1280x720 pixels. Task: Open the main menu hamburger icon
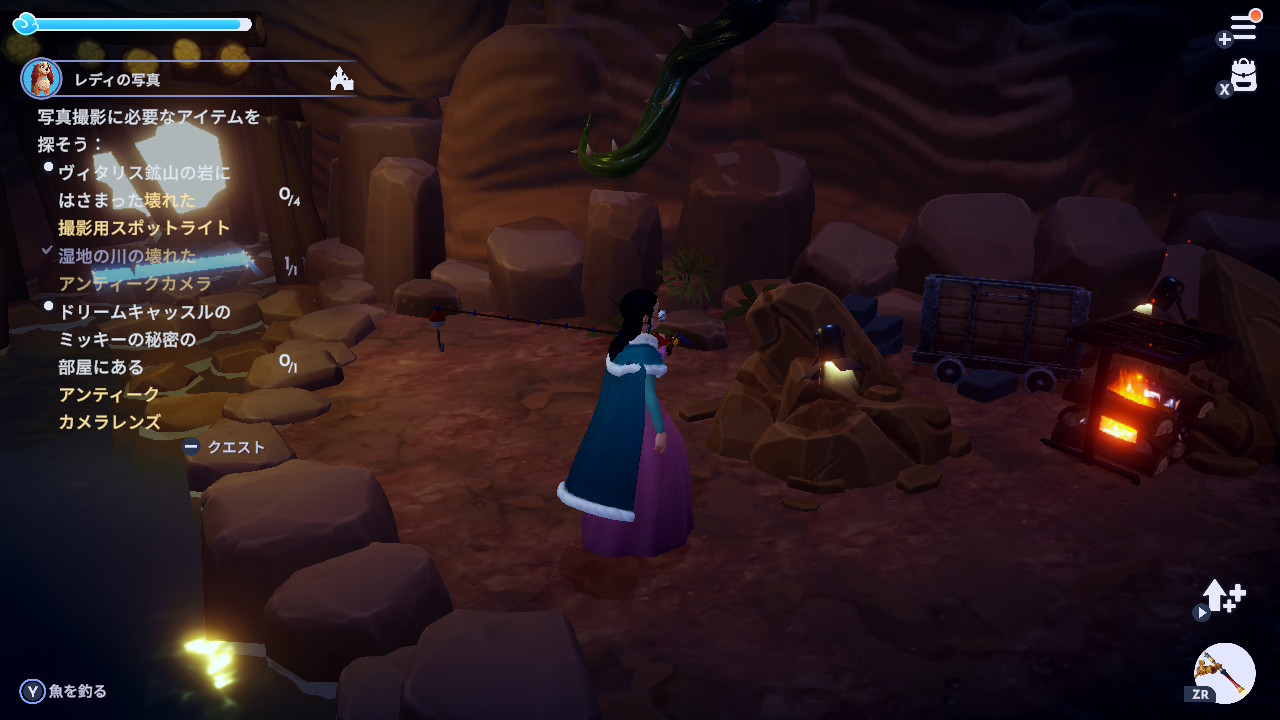coord(1243,27)
